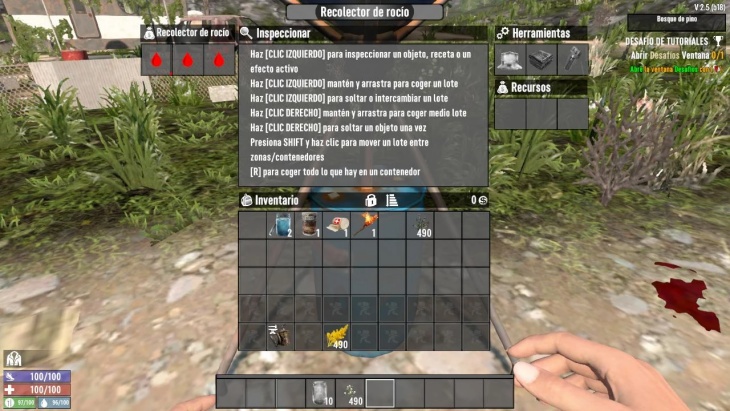The height and width of the screenshot is (411, 730).
Task: Select the middle box-shaped tool slot
Action: point(541,59)
